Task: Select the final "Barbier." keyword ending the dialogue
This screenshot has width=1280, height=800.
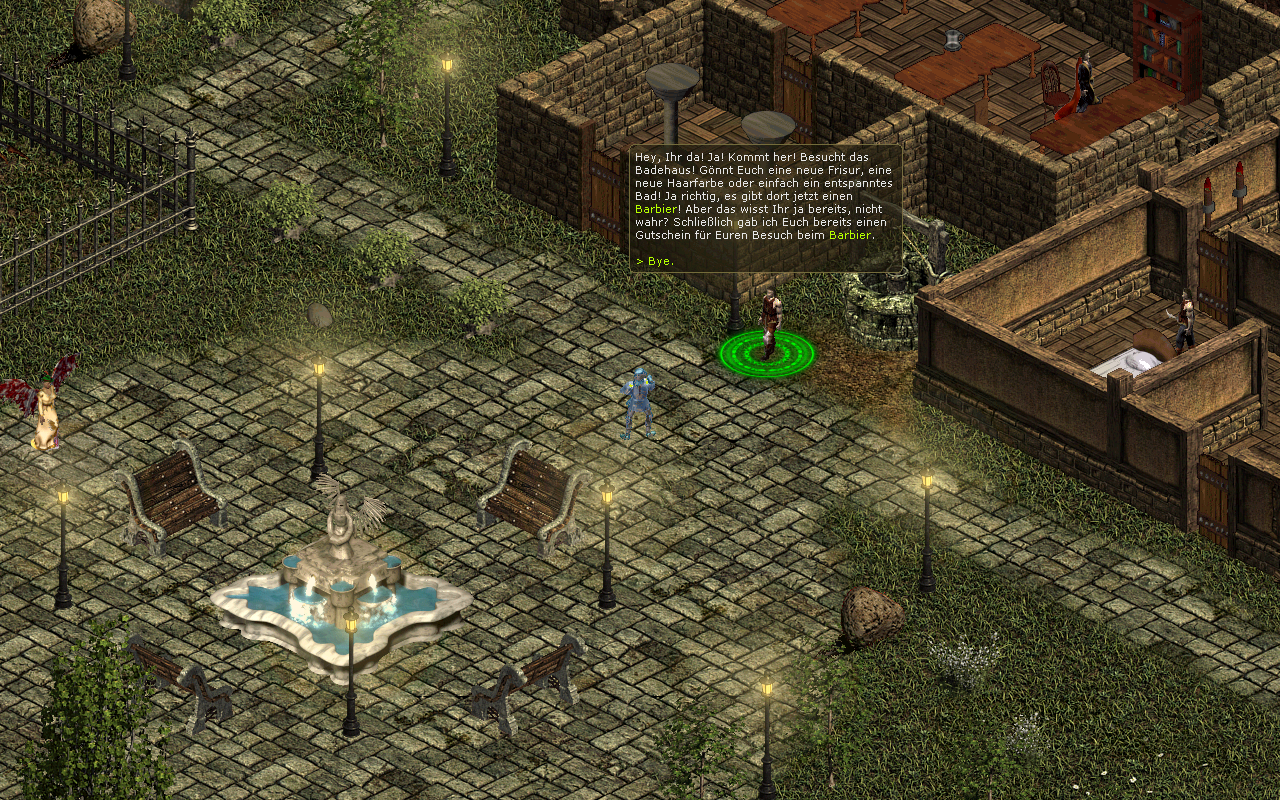Action: coord(850,235)
